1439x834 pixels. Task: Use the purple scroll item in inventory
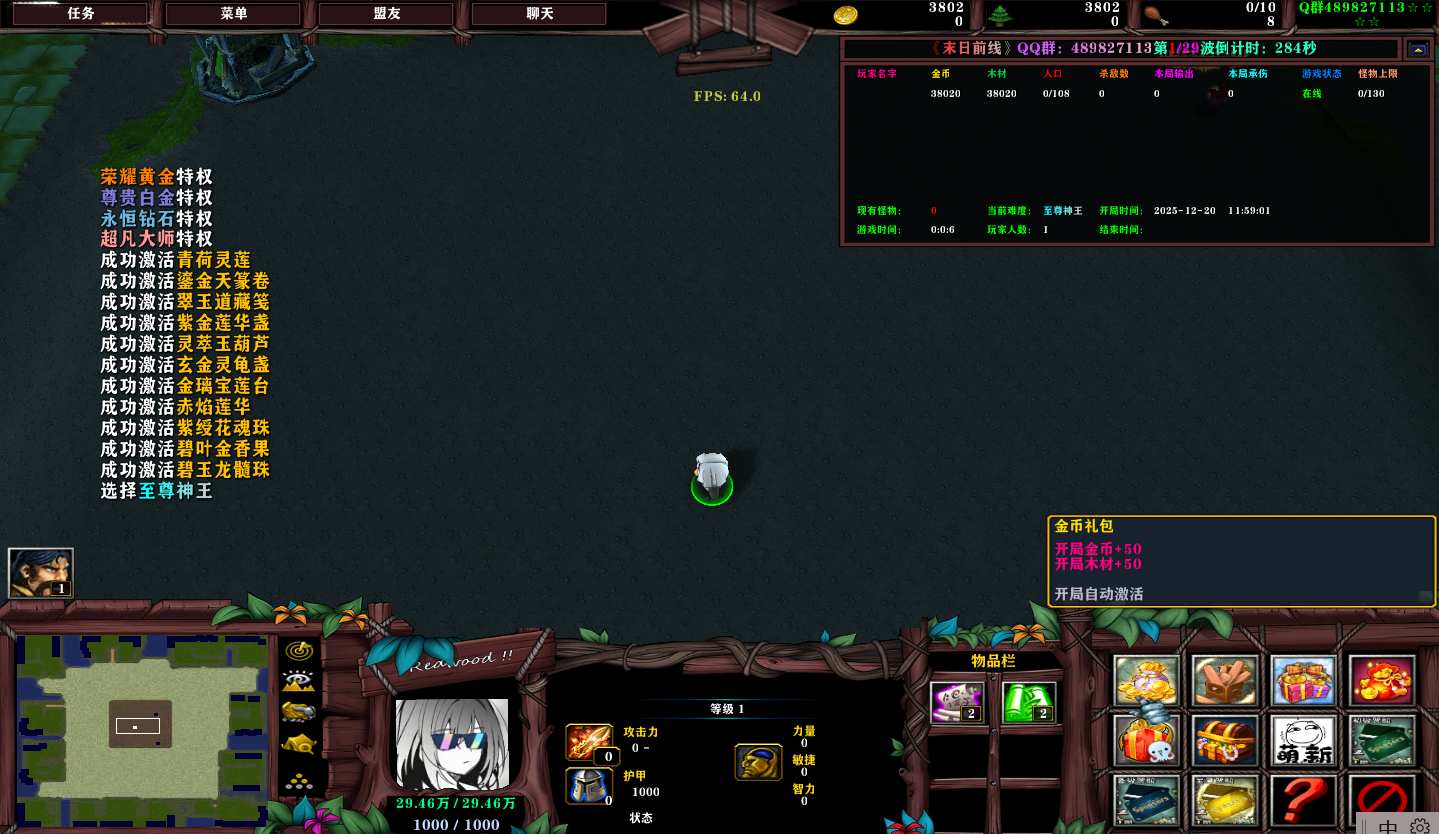point(957,701)
